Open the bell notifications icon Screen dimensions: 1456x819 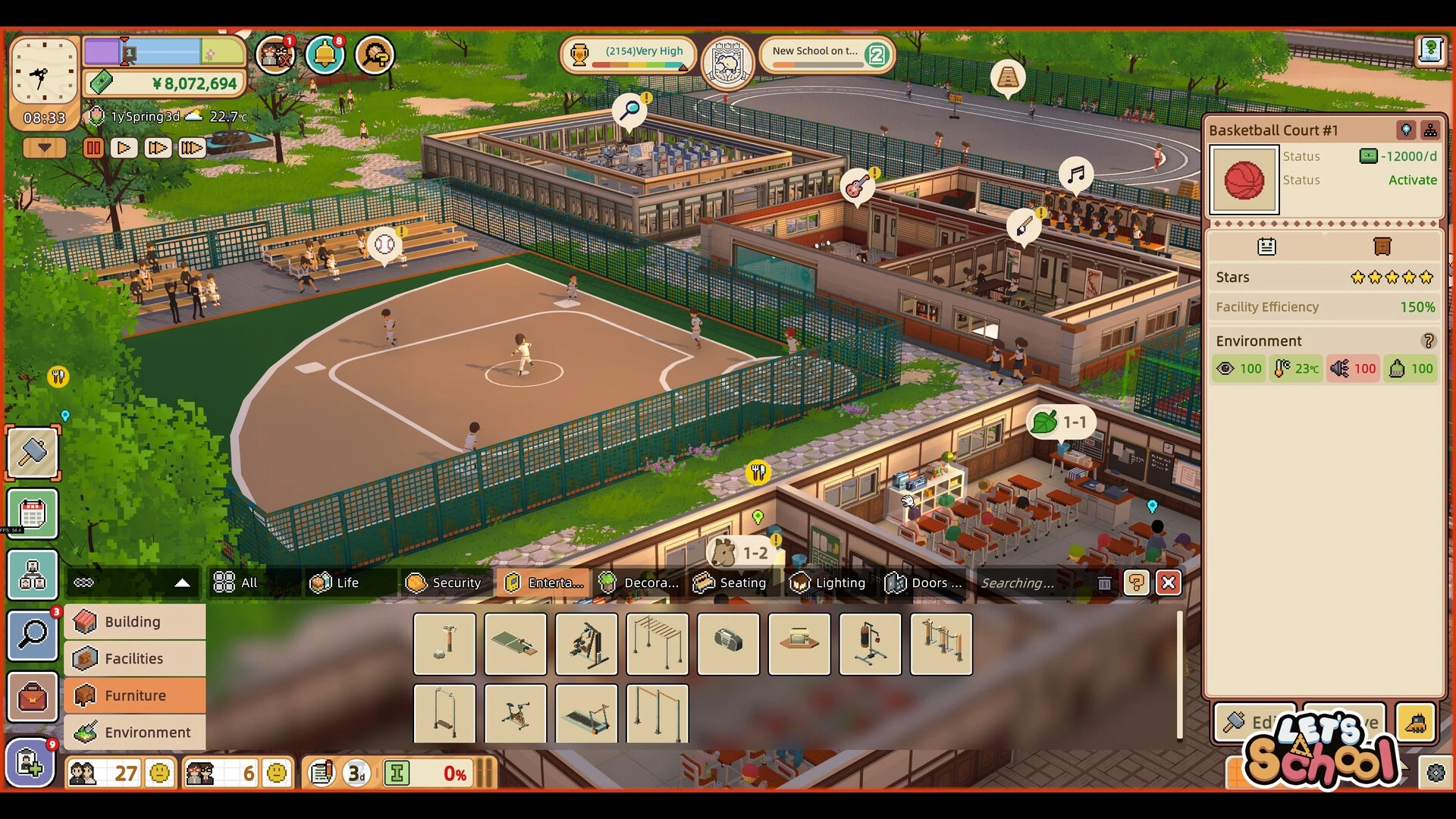(x=325, y=55)
